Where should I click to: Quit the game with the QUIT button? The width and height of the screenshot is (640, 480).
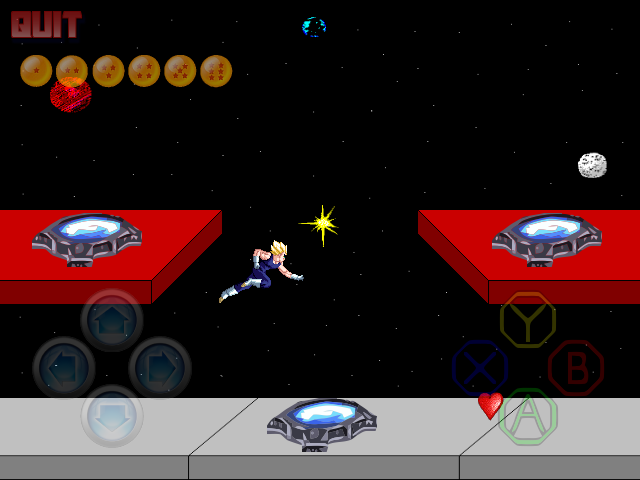(x=46, y=24)
